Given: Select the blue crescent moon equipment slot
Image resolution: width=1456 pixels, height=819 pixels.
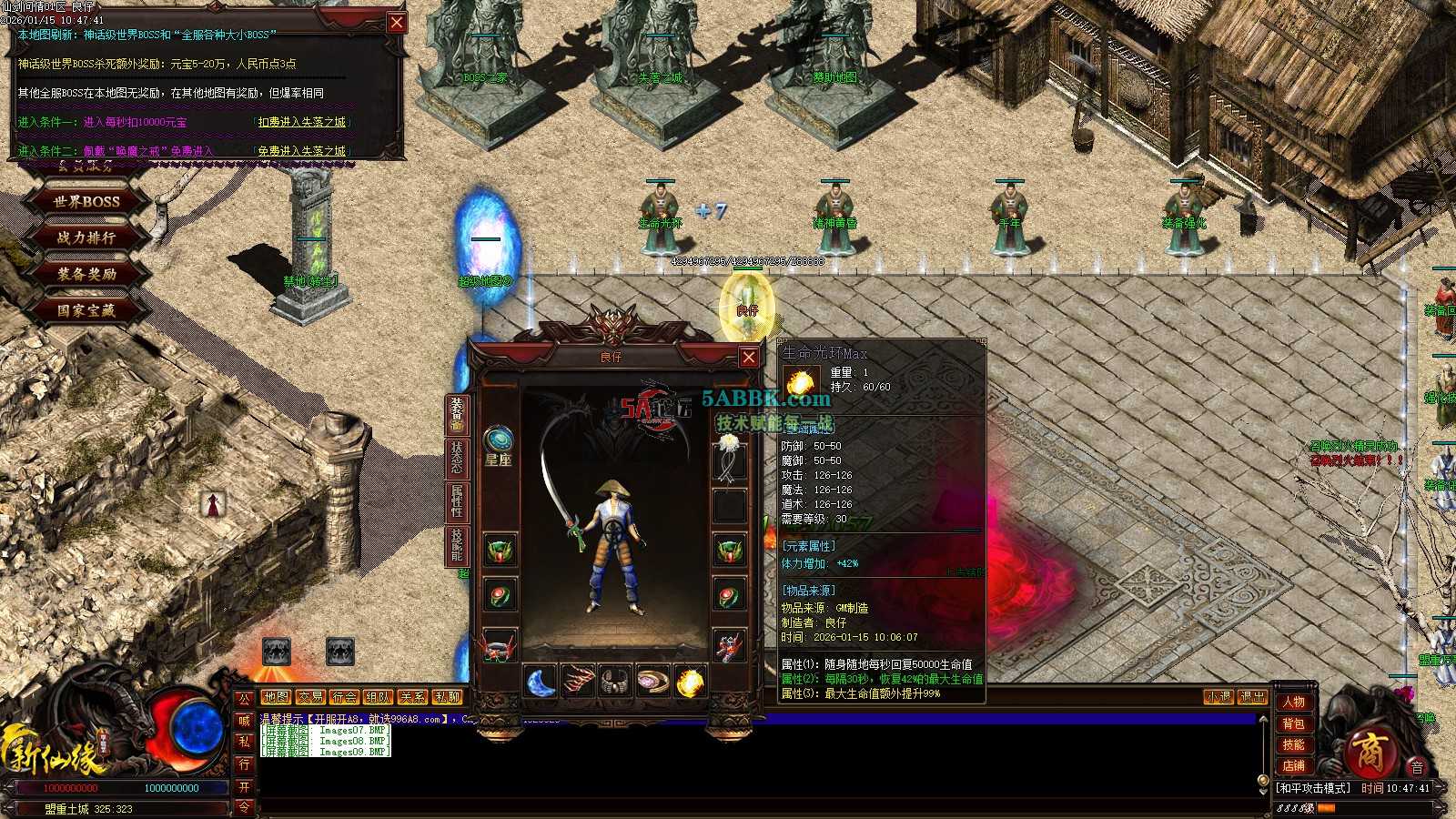Looking at the screenshot, I should tap(541, 682).
